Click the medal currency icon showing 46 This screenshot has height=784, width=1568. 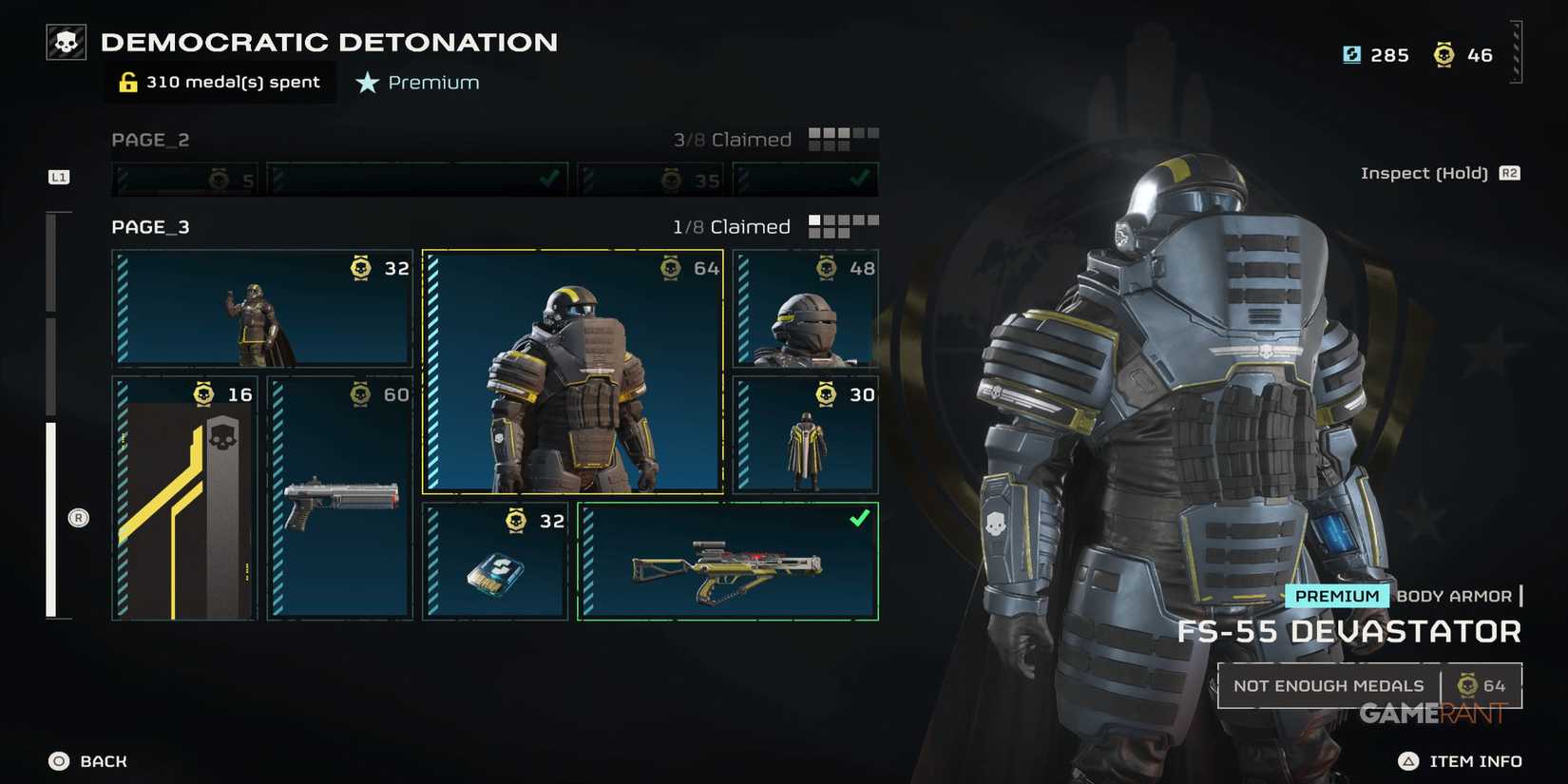click(1445, 55)
